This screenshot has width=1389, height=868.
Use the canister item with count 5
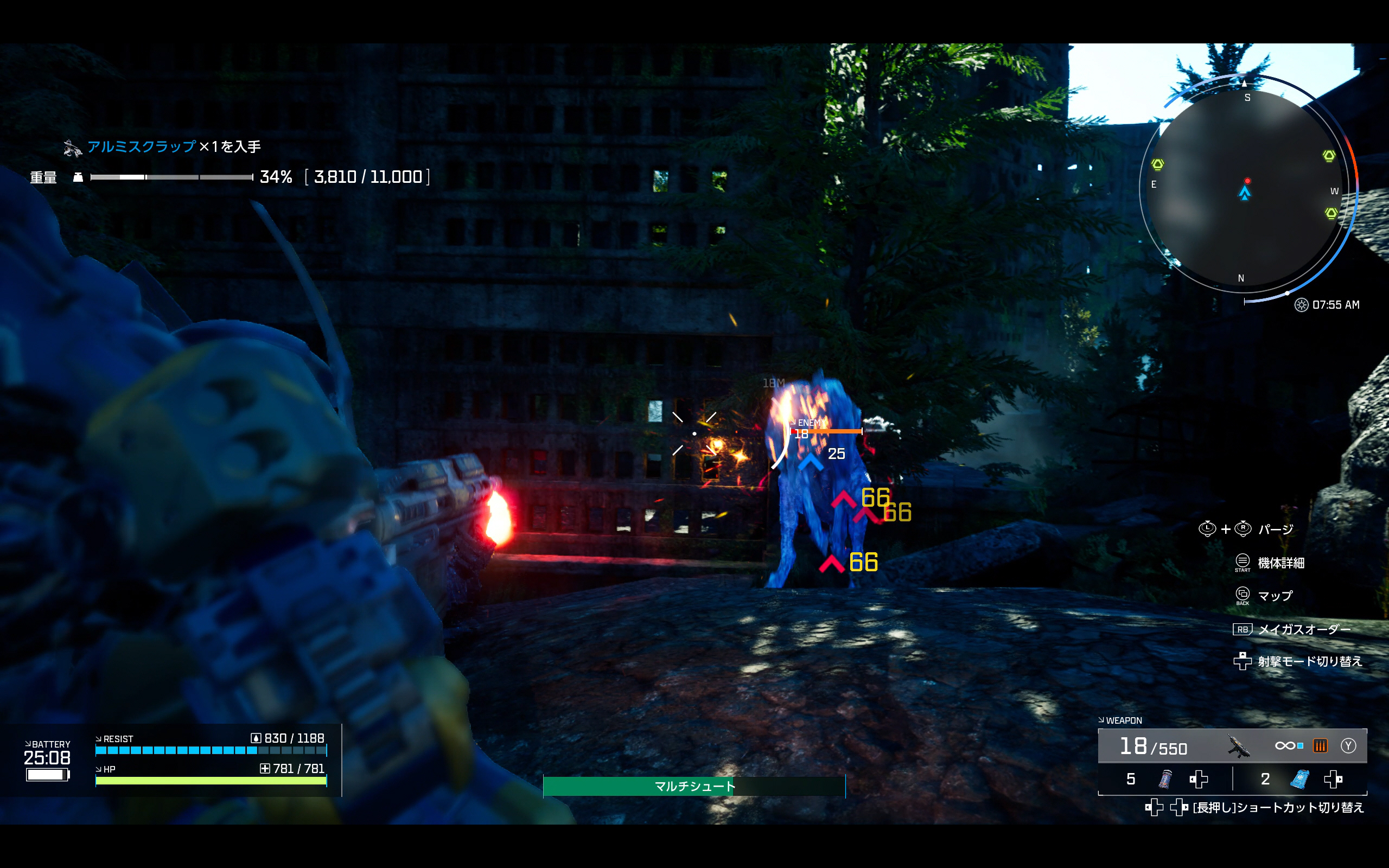pos(1165,779)
